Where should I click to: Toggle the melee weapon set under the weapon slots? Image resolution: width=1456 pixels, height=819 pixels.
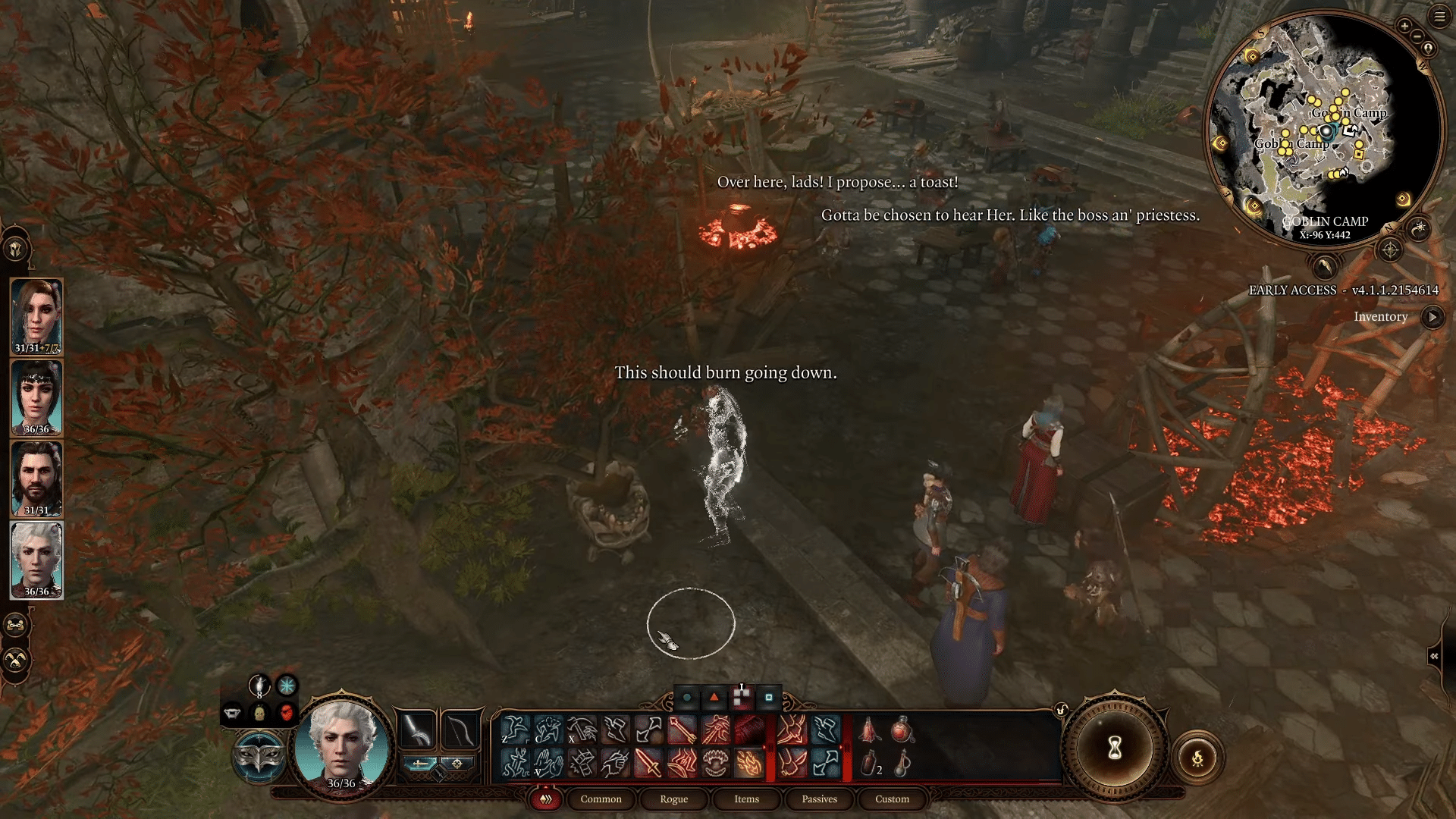(x=421, y=763)
